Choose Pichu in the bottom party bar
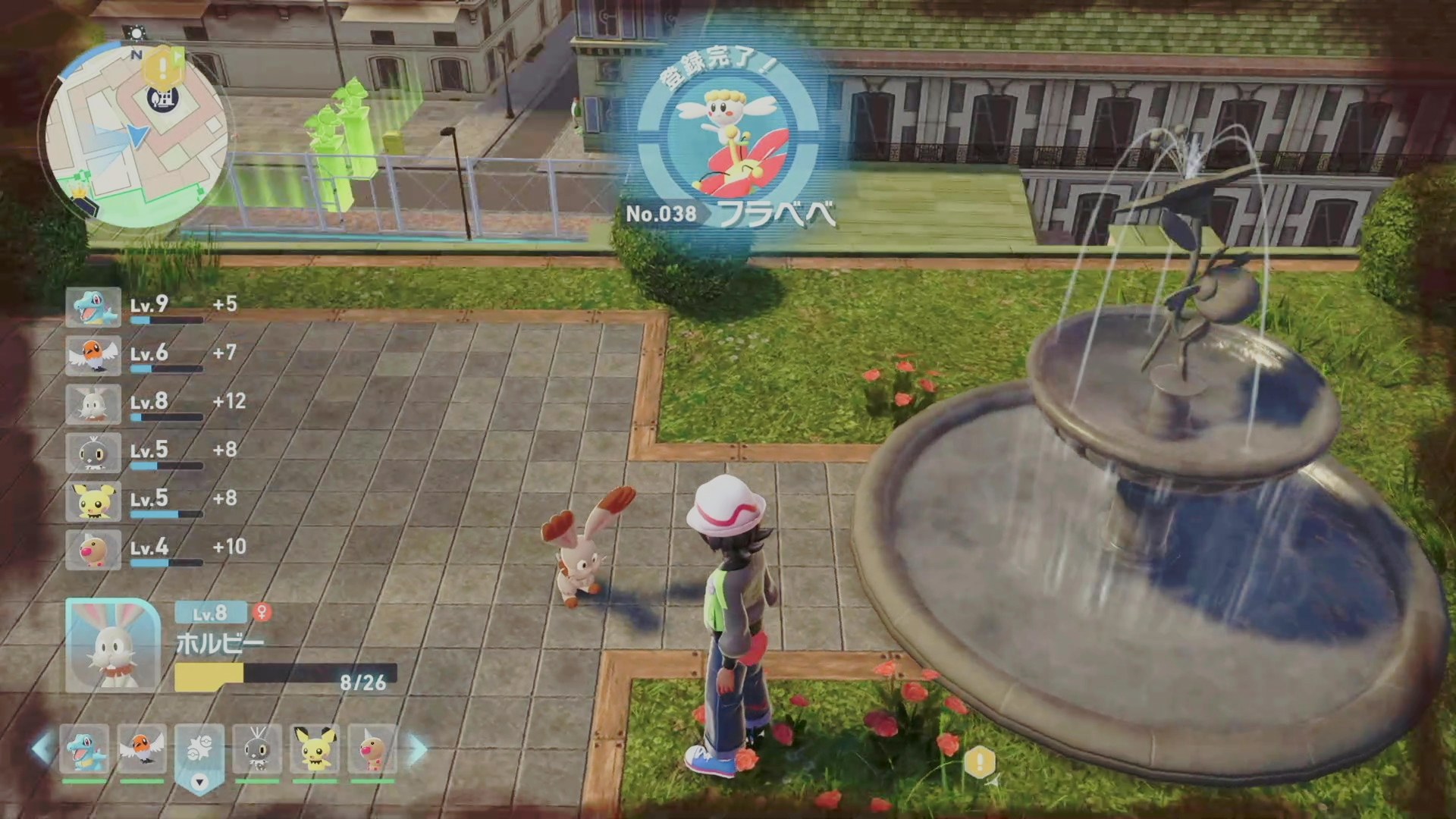 [315, 749]
